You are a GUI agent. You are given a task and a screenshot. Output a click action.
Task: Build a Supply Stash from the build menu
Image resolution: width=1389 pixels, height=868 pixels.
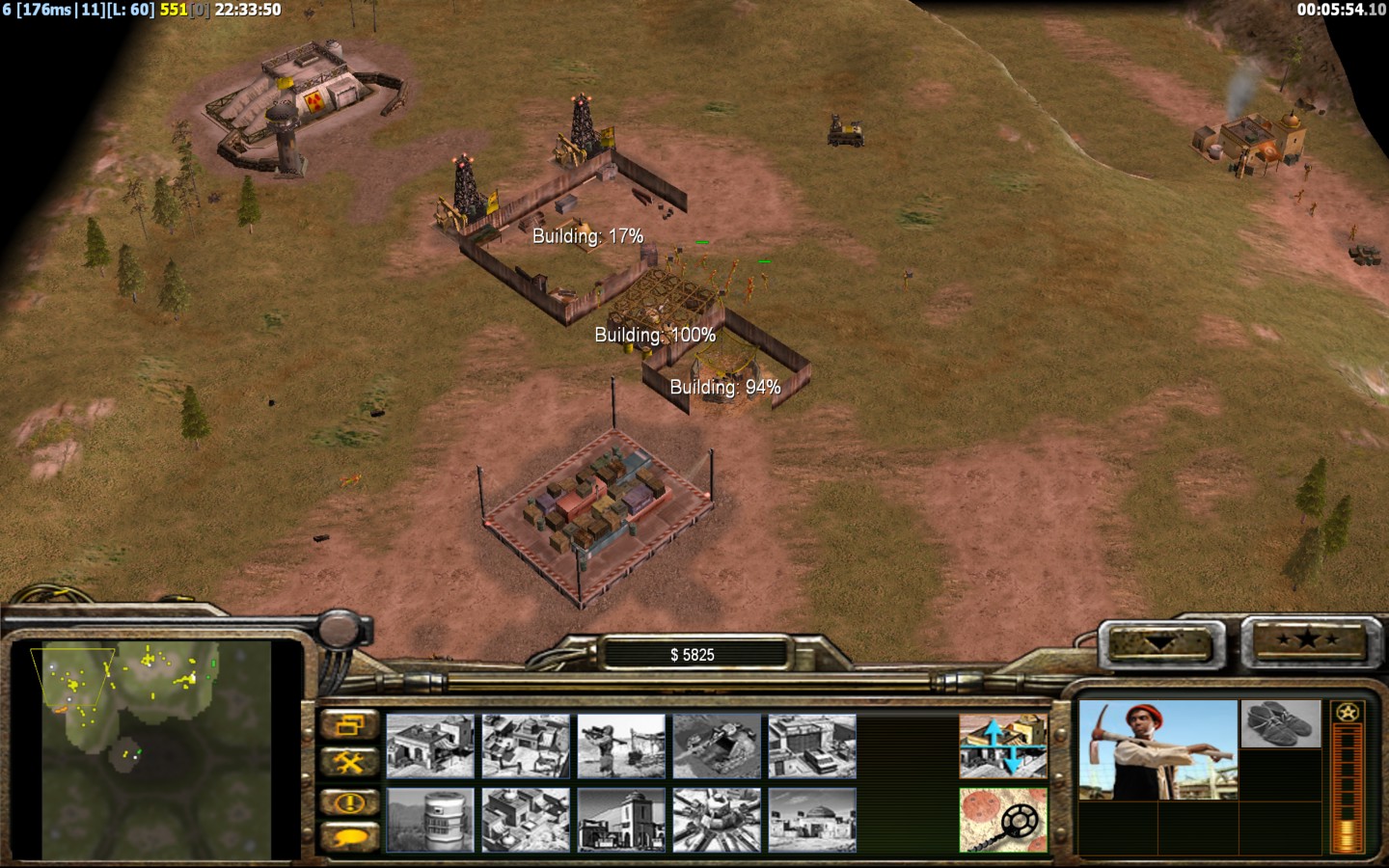coord(430,746)
